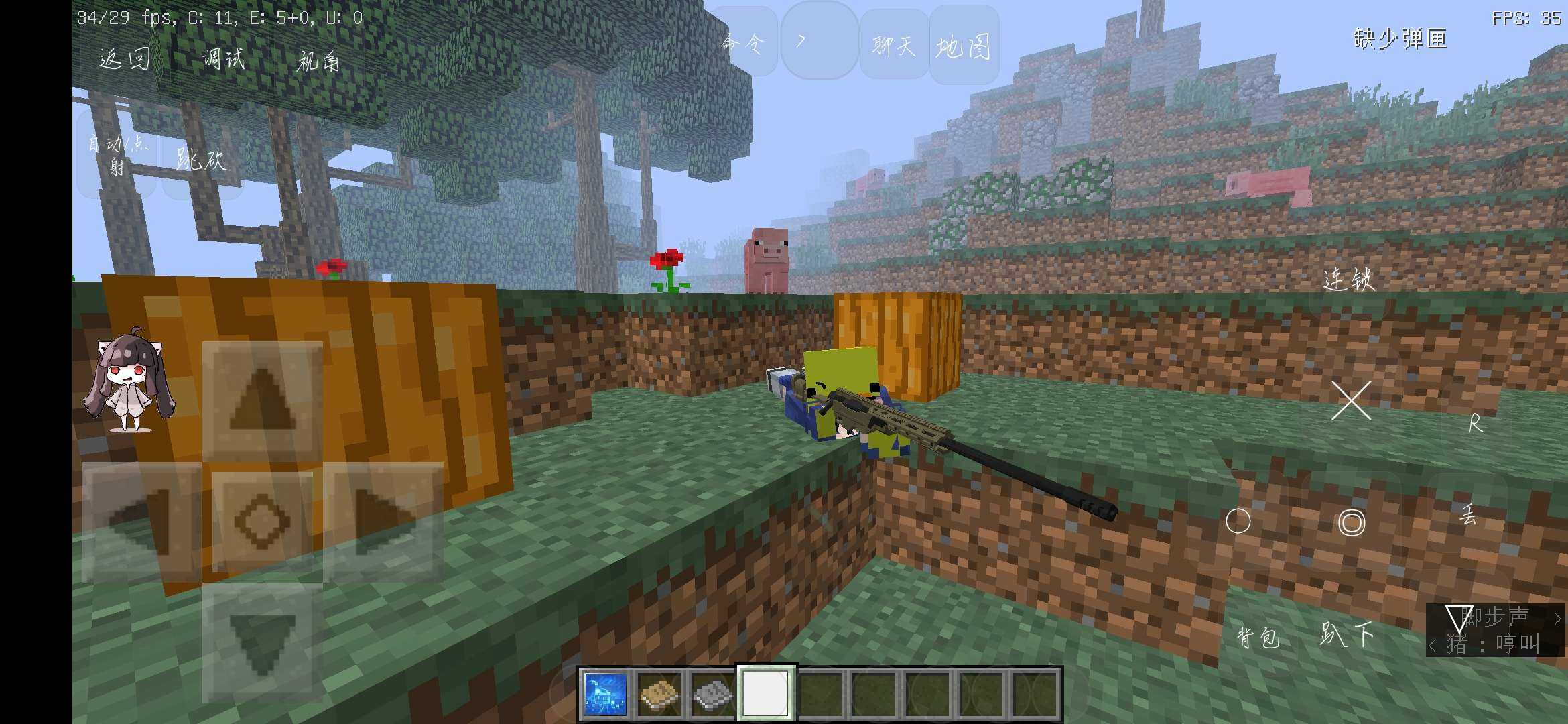Tap the diamond center pad button
The width and height of the screenshot is (1568, 724).
pyautogui.click(x=262, y=521)
